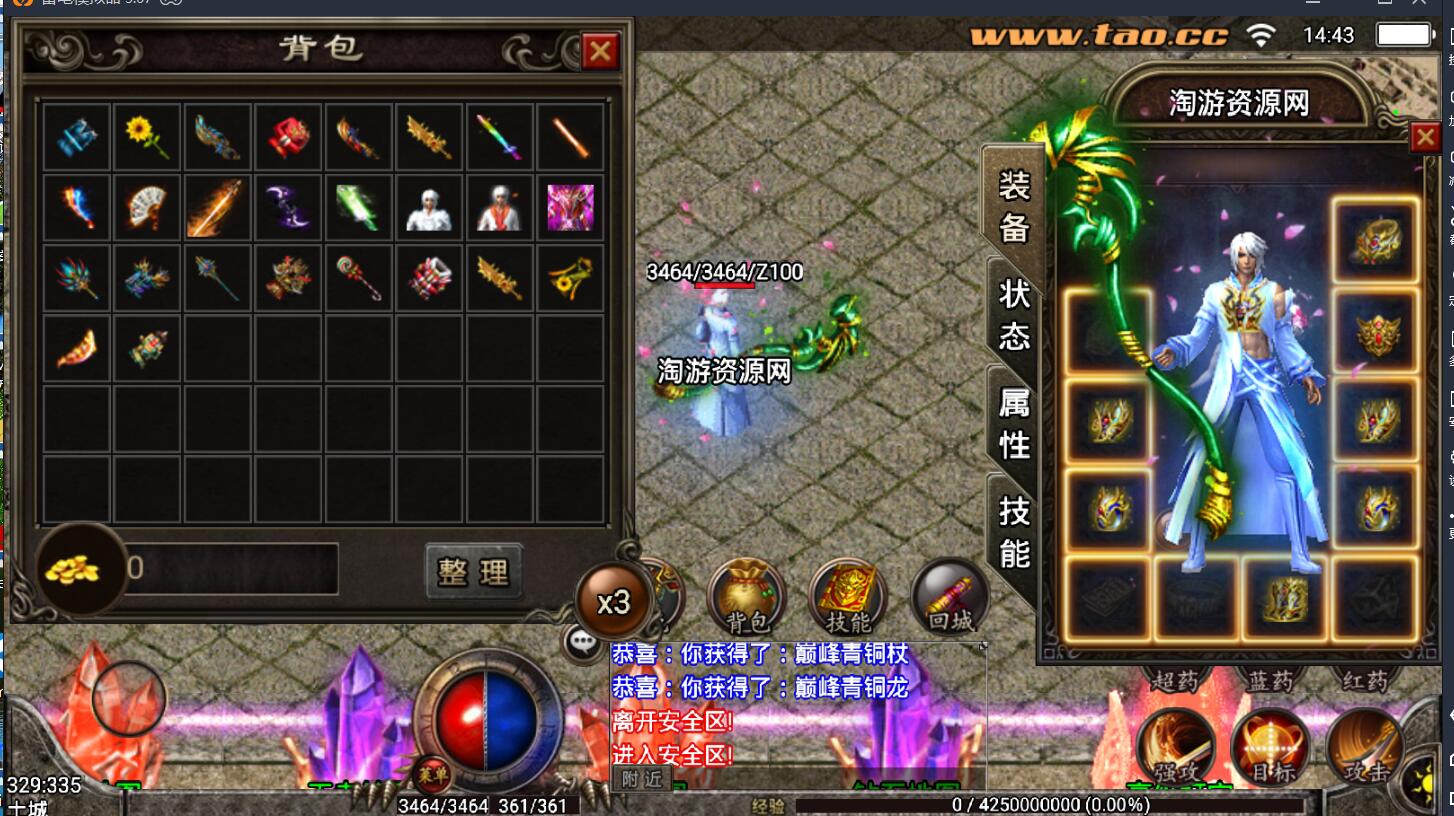Sort the bag with the 整理 button
1454x816 pixels.
click(x=473, y=571)
